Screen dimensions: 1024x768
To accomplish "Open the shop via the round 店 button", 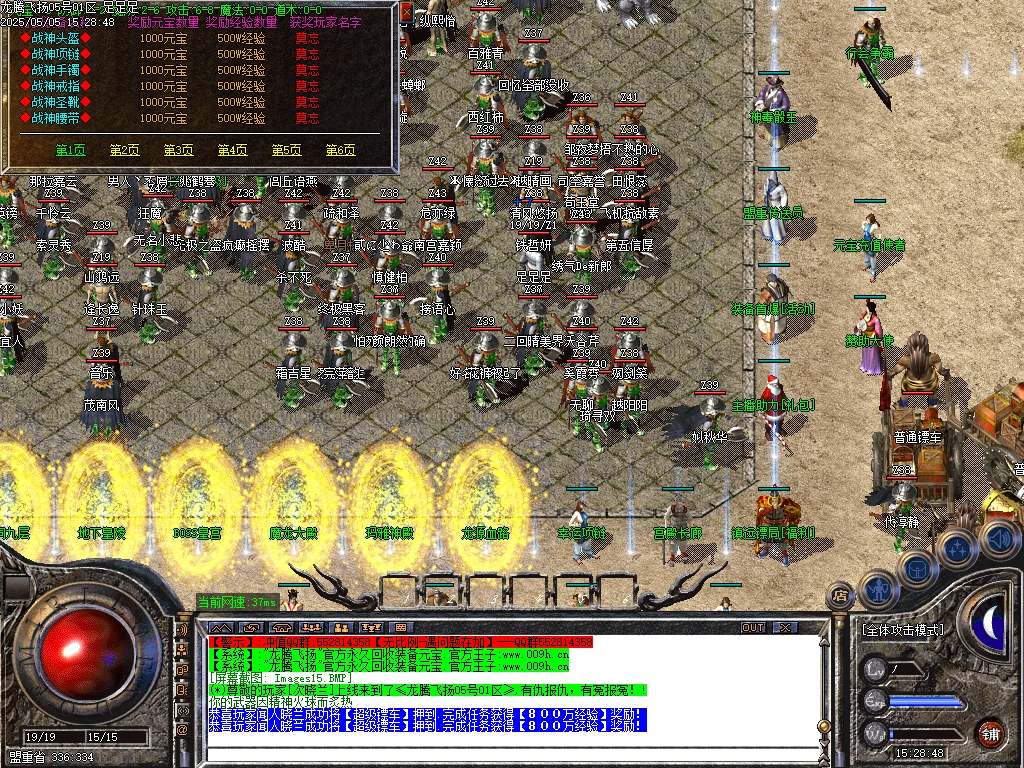I will (840, 596).
